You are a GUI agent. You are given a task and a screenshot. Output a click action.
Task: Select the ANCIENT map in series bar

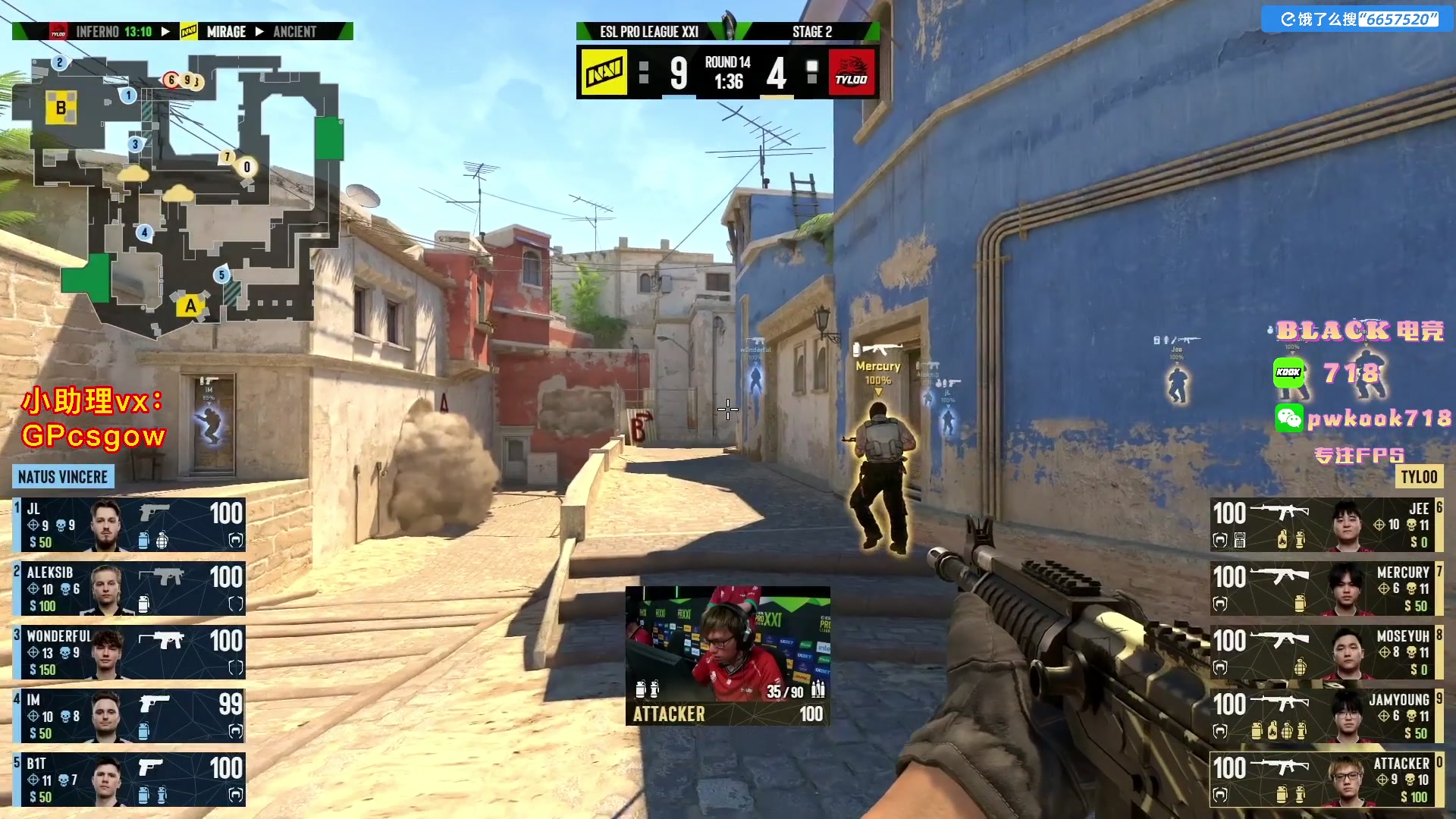point(295,32)
